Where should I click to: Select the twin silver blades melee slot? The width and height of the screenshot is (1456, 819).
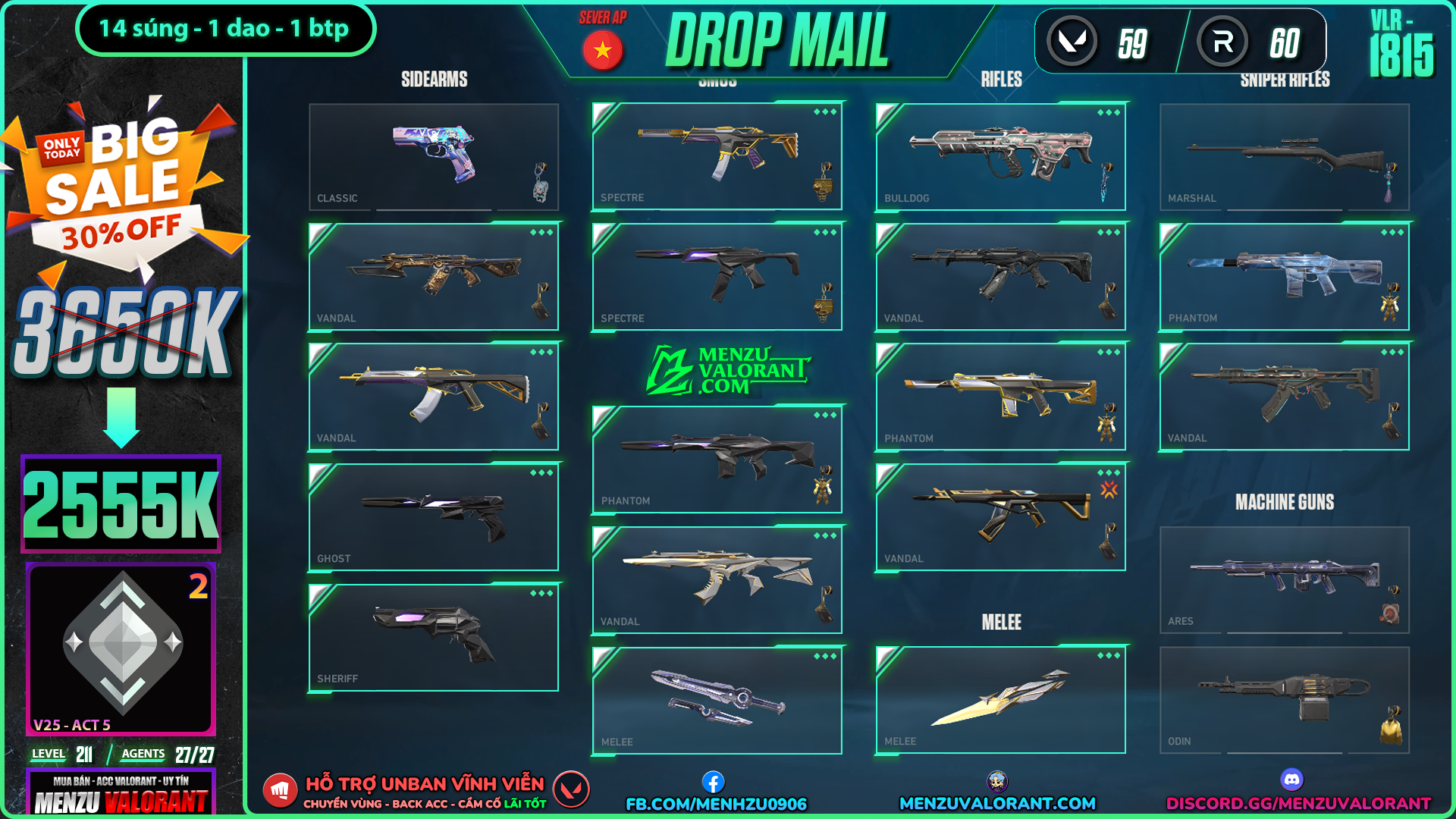click(717, 700)
